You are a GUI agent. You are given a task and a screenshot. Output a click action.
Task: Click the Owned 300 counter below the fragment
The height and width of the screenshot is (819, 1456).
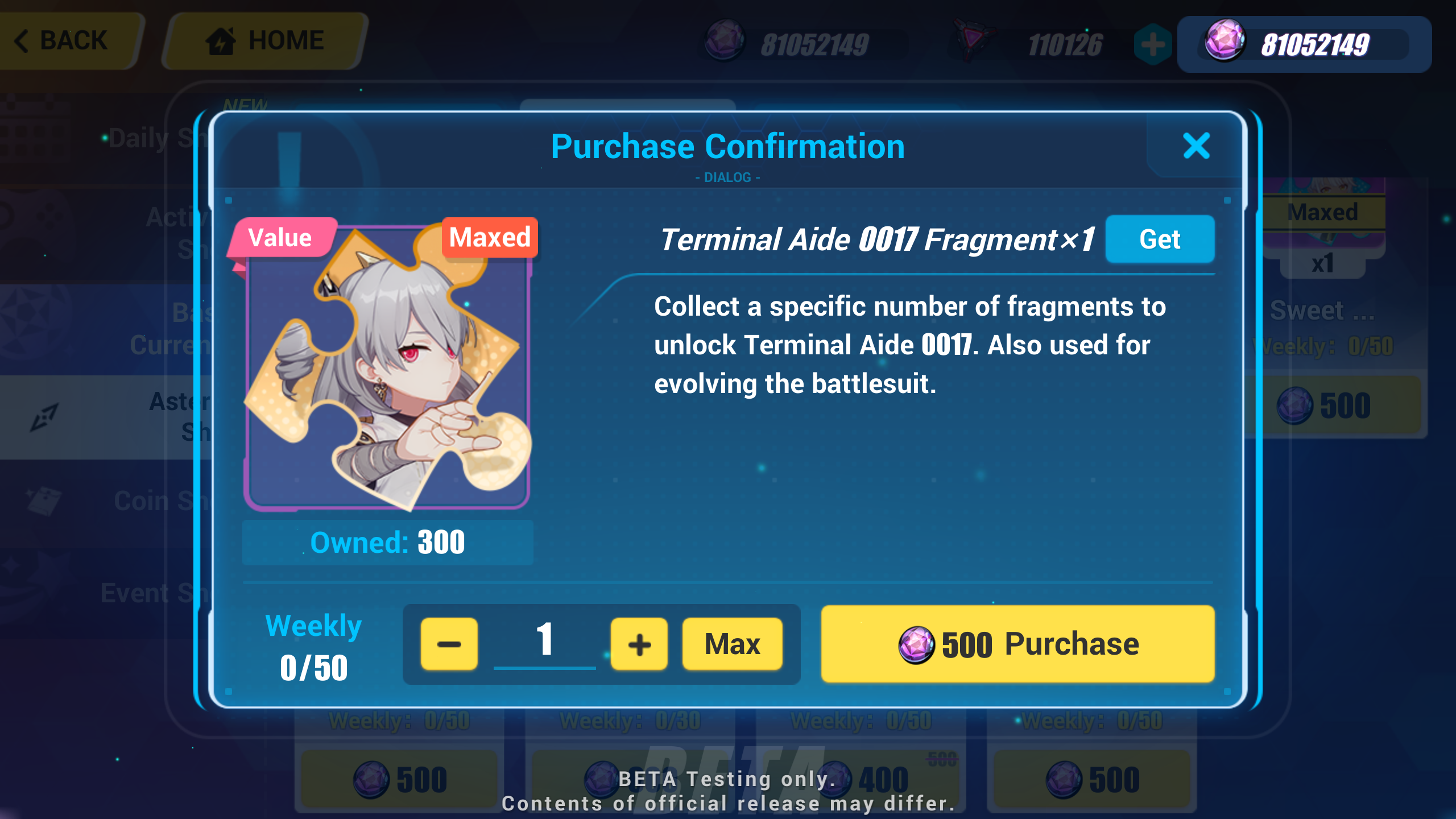[388, 542]
